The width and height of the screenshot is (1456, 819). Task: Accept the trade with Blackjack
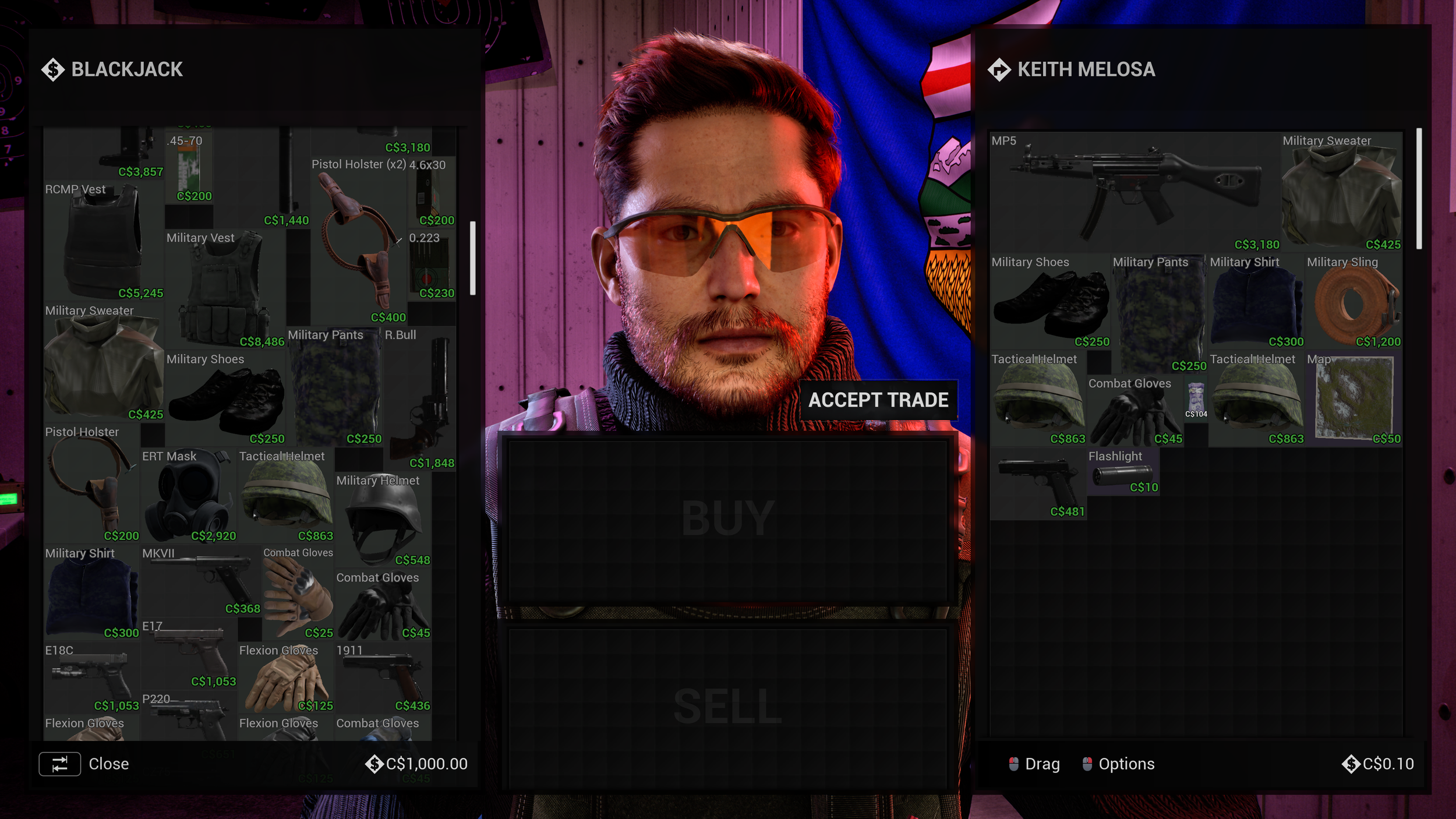[878, 400]
